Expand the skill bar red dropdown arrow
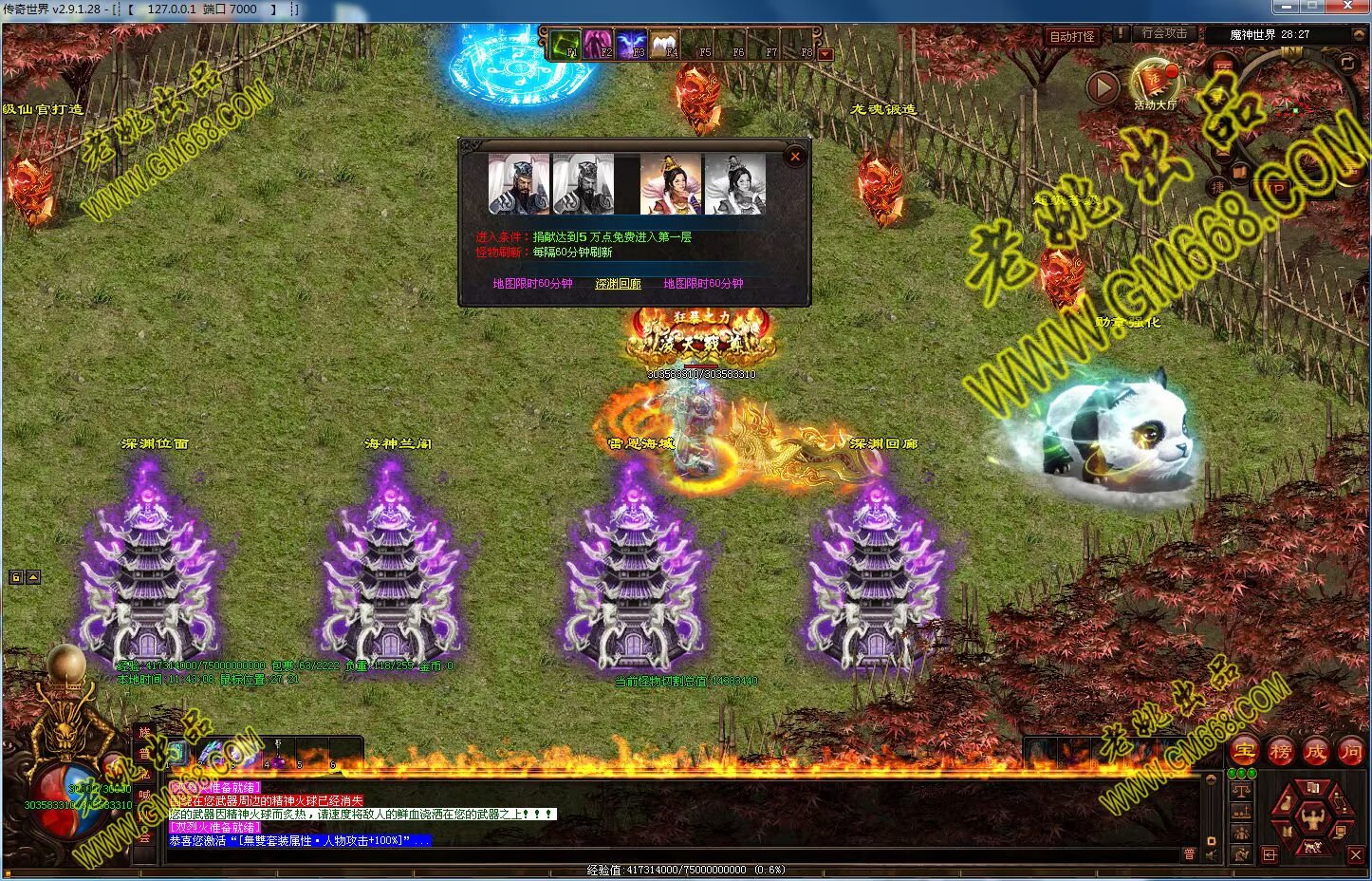 [x=825, y=54]
